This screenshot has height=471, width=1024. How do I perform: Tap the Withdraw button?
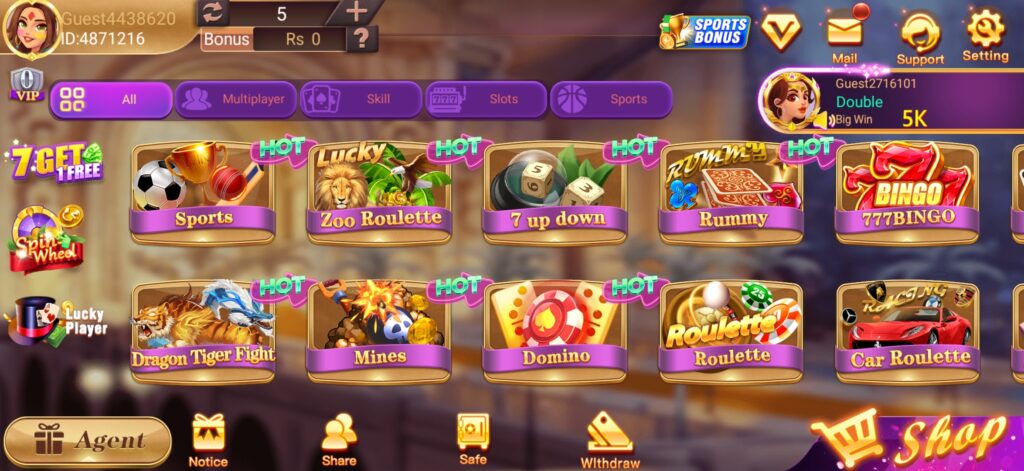(x=609, y=441)
